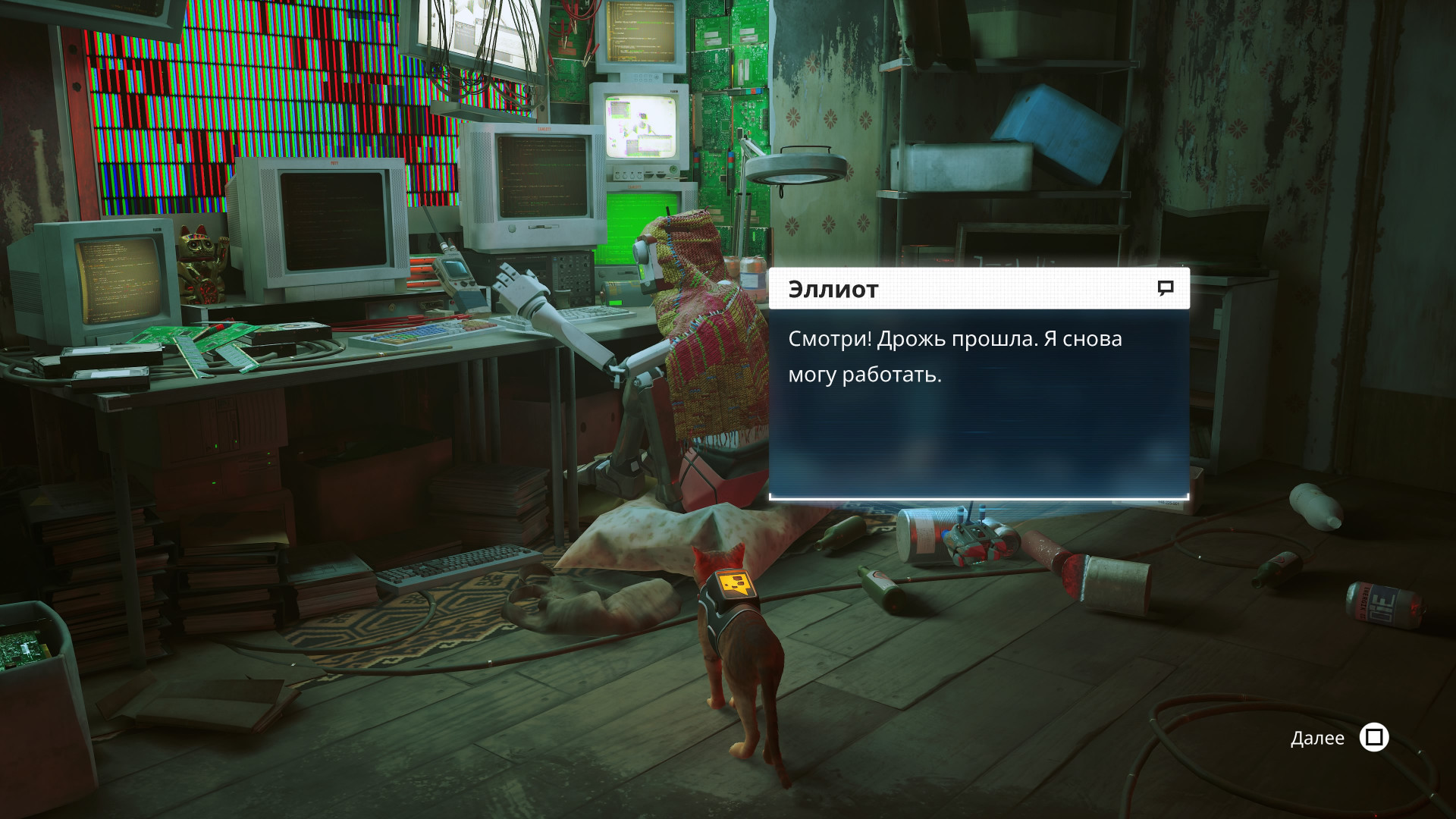Click Эллиот's dialogue text box
1456x819 pixels.
[x=978, y=403]
